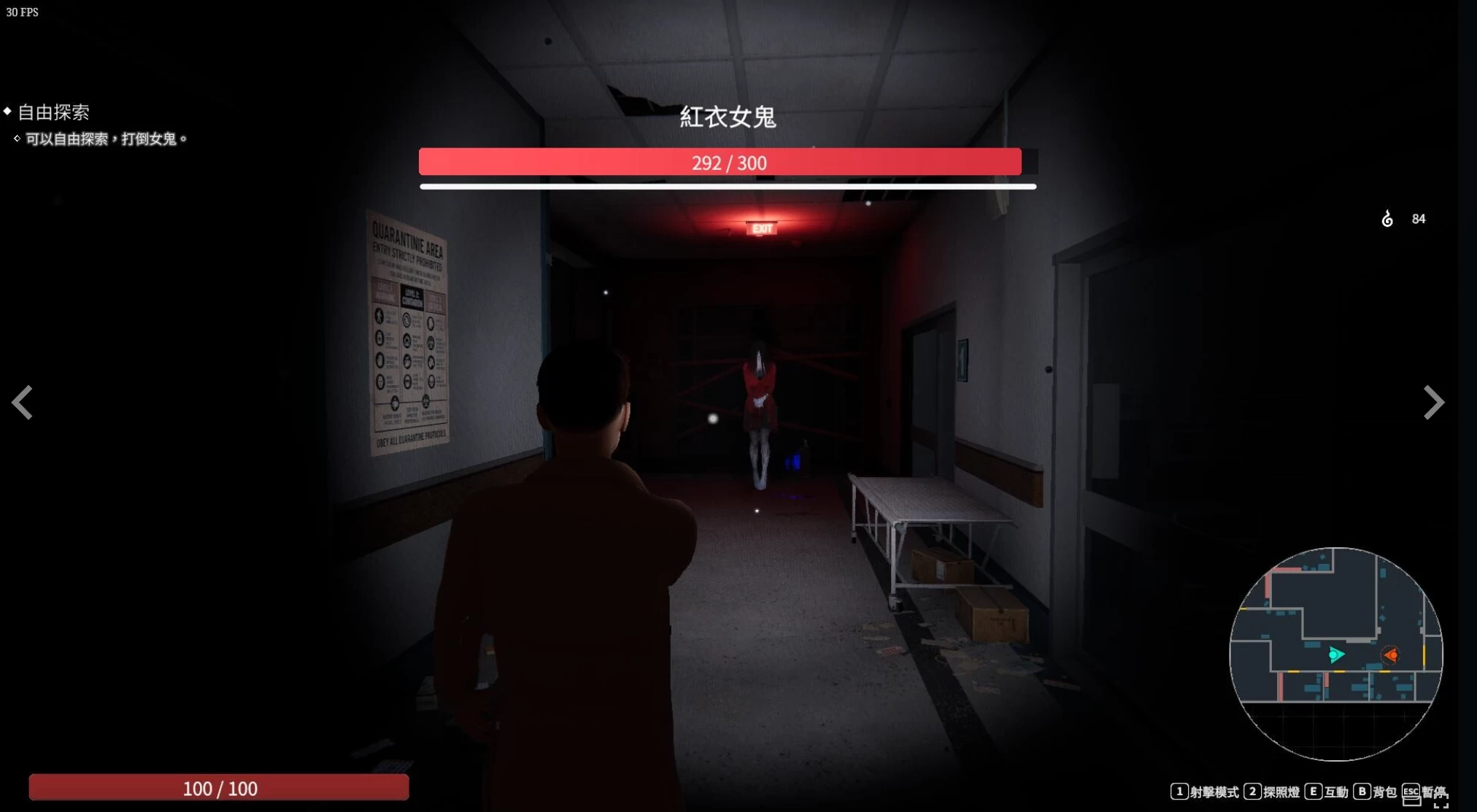The height and width of the screenshot is (812, 1477).
Task: Expand the right navigation chevron arrow
Action: point(1435,403)
